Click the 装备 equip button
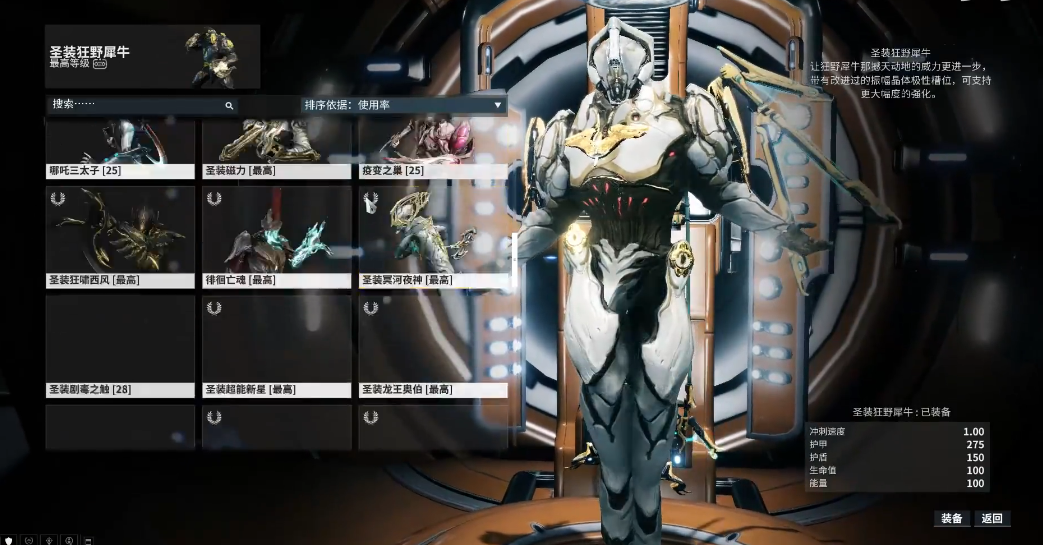 pos(951,518)
